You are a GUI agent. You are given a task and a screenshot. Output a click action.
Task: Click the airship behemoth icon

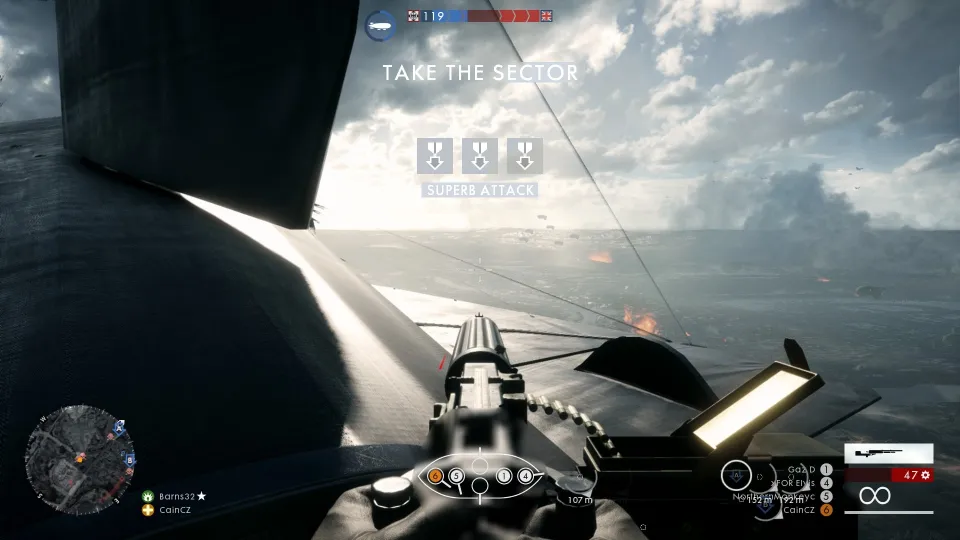pyautogui.click(x=381, y=23)
